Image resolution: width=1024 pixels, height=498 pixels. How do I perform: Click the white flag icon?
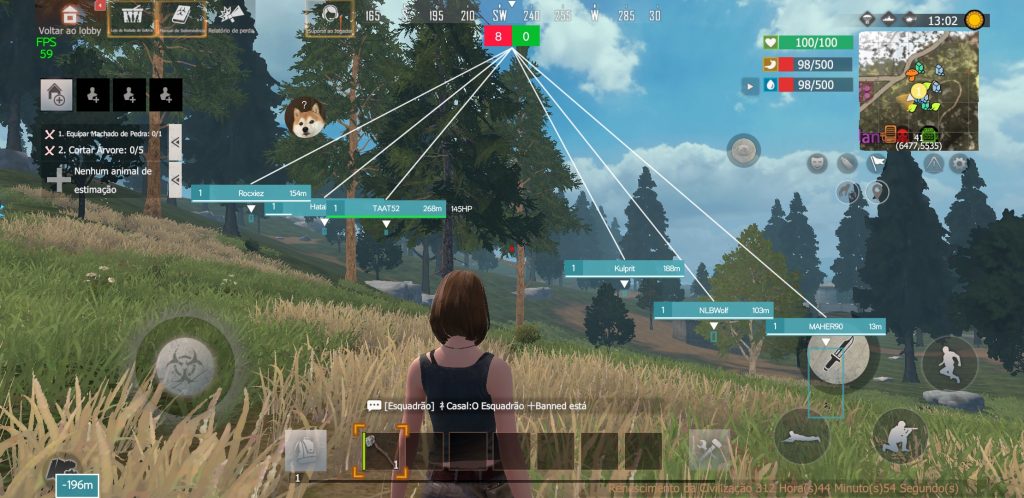click(876, 162)
